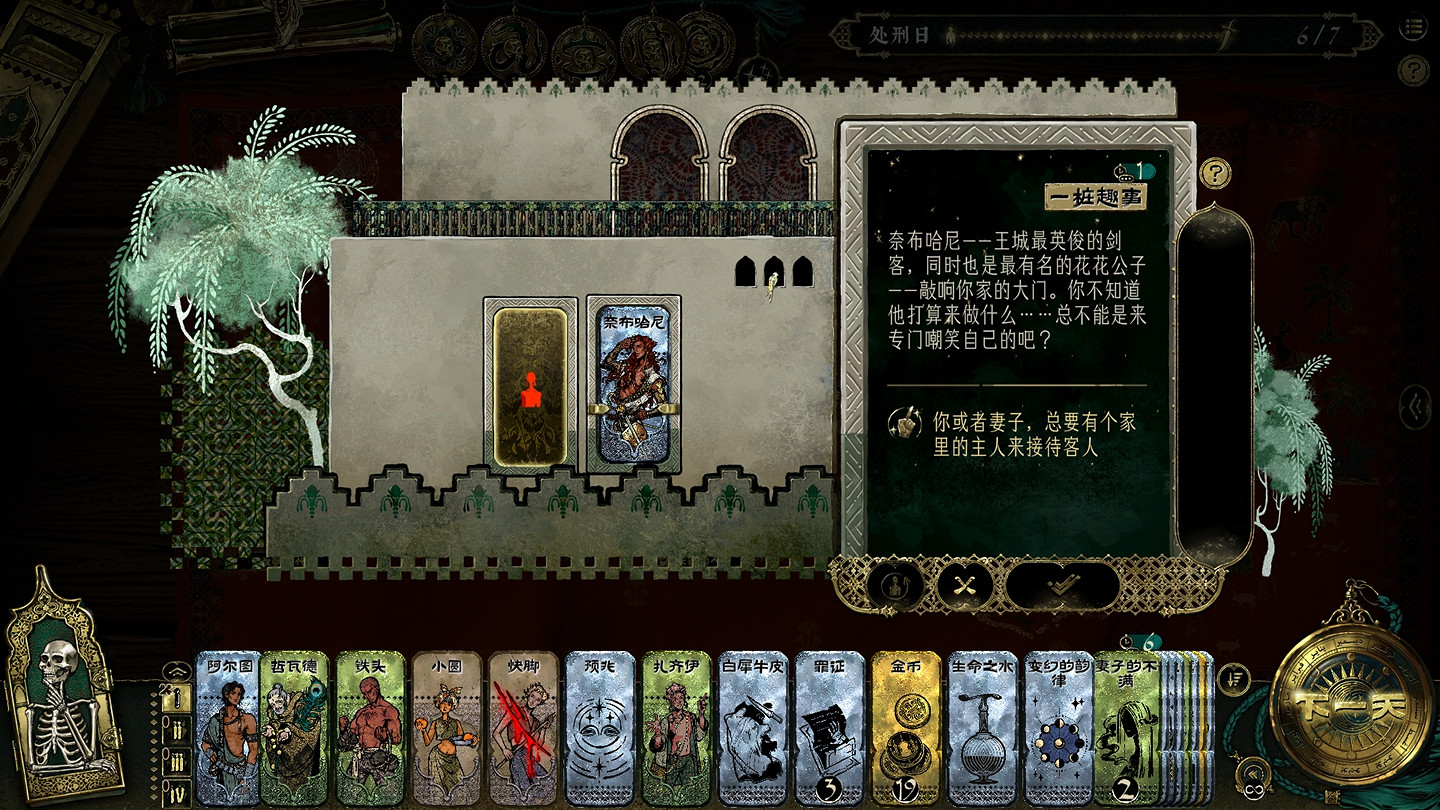This screenshot has width=1440, height=810.
Task: Switch to card slot II on the left panel
Action: 177,730
